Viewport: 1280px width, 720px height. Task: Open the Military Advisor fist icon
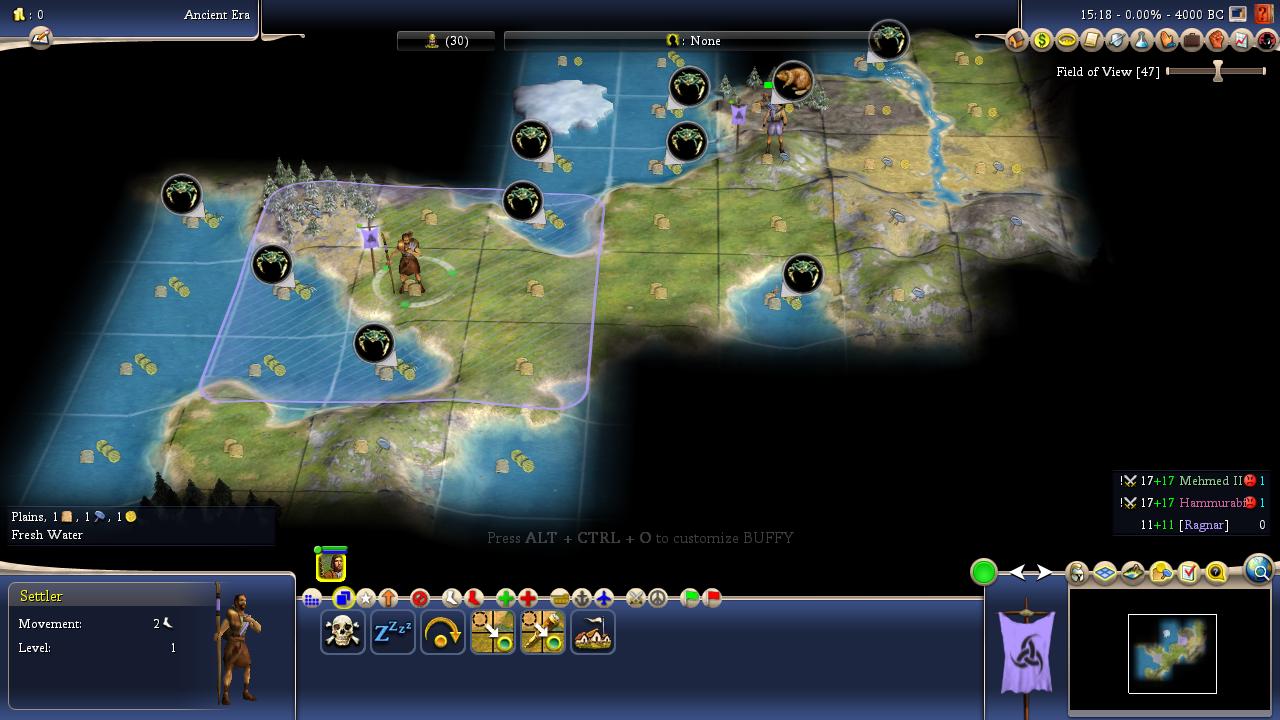1217,41
